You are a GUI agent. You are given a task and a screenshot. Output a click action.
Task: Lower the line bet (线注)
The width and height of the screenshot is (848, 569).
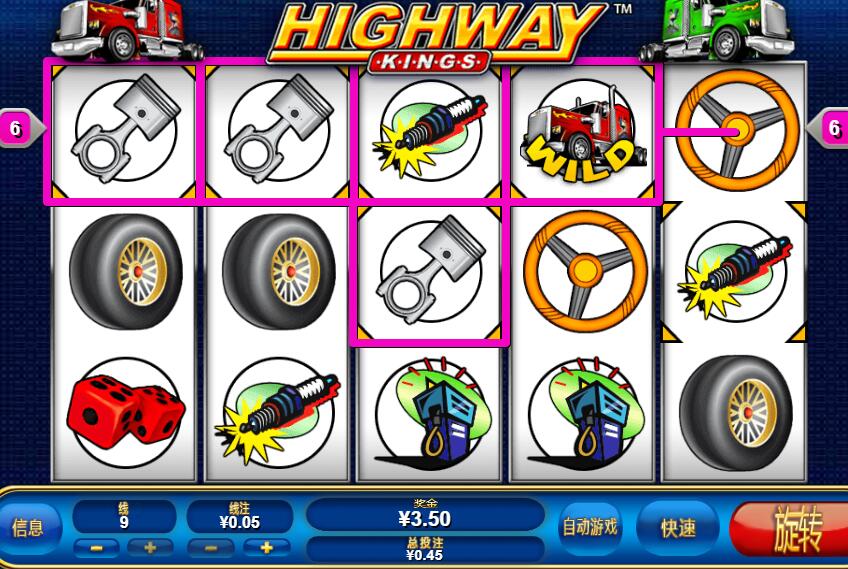(x=211, y=547)
